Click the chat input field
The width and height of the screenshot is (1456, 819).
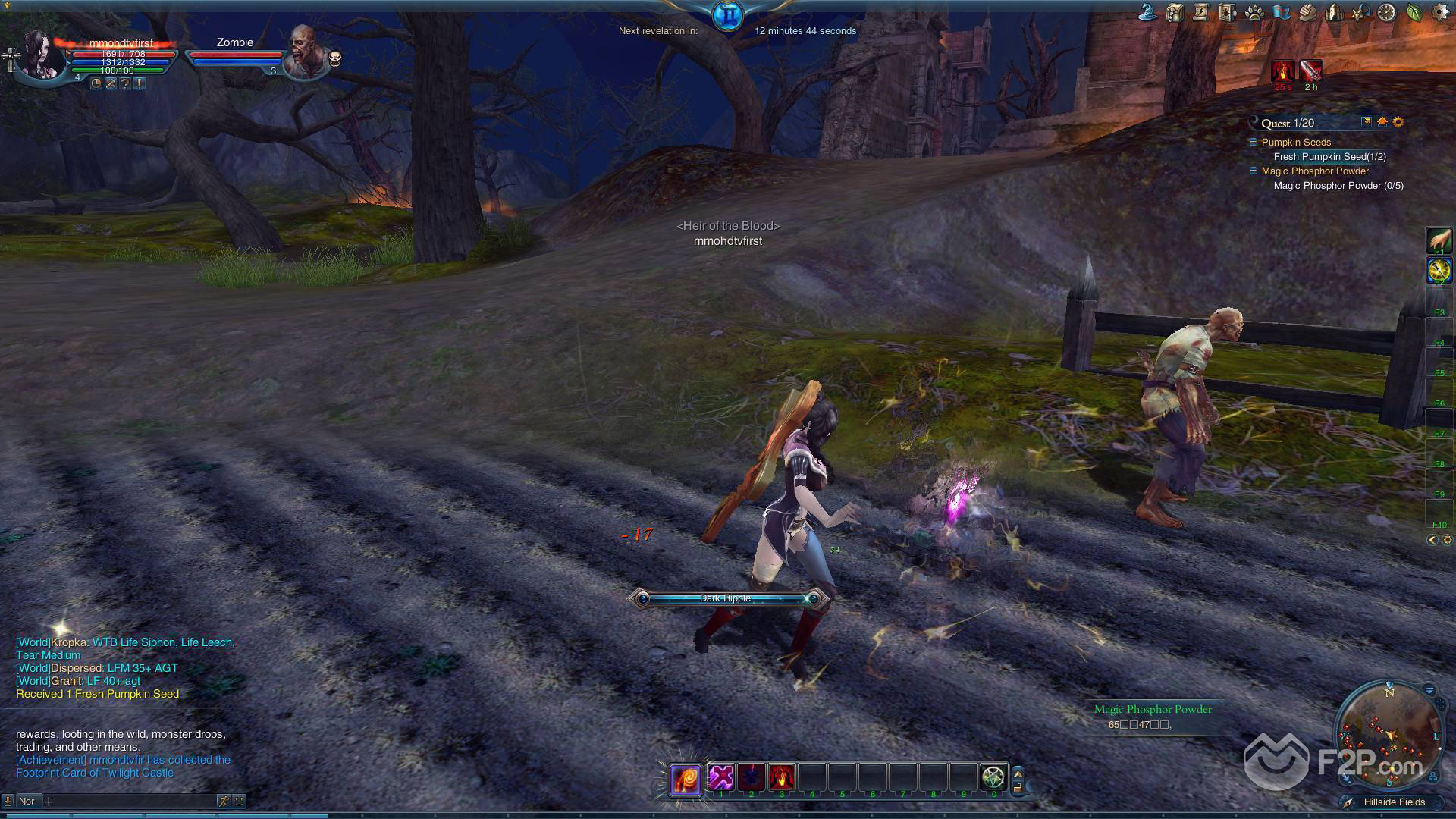click(129, 801)
